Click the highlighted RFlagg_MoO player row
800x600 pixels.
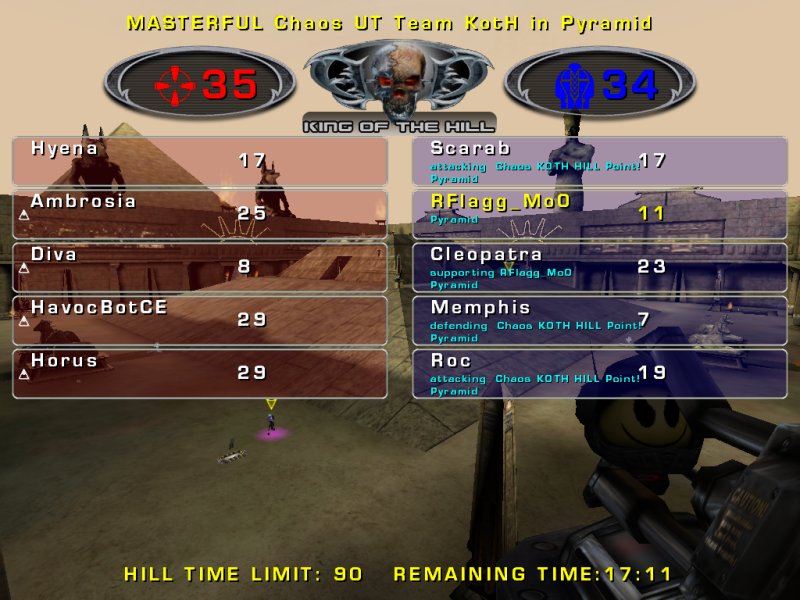600,214
